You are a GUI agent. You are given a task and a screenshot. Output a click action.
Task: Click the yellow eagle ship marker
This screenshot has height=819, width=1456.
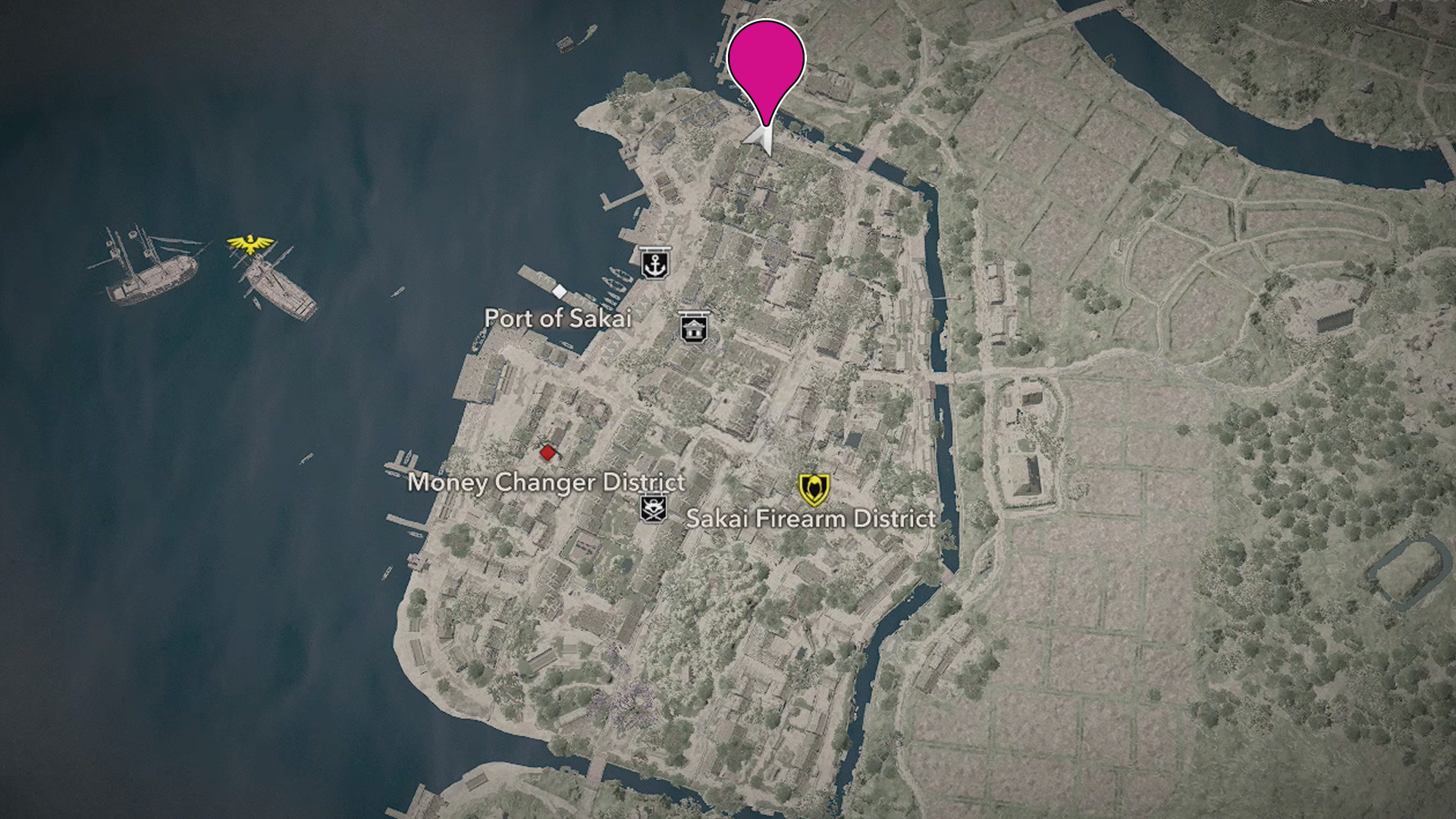click(250, 243)
